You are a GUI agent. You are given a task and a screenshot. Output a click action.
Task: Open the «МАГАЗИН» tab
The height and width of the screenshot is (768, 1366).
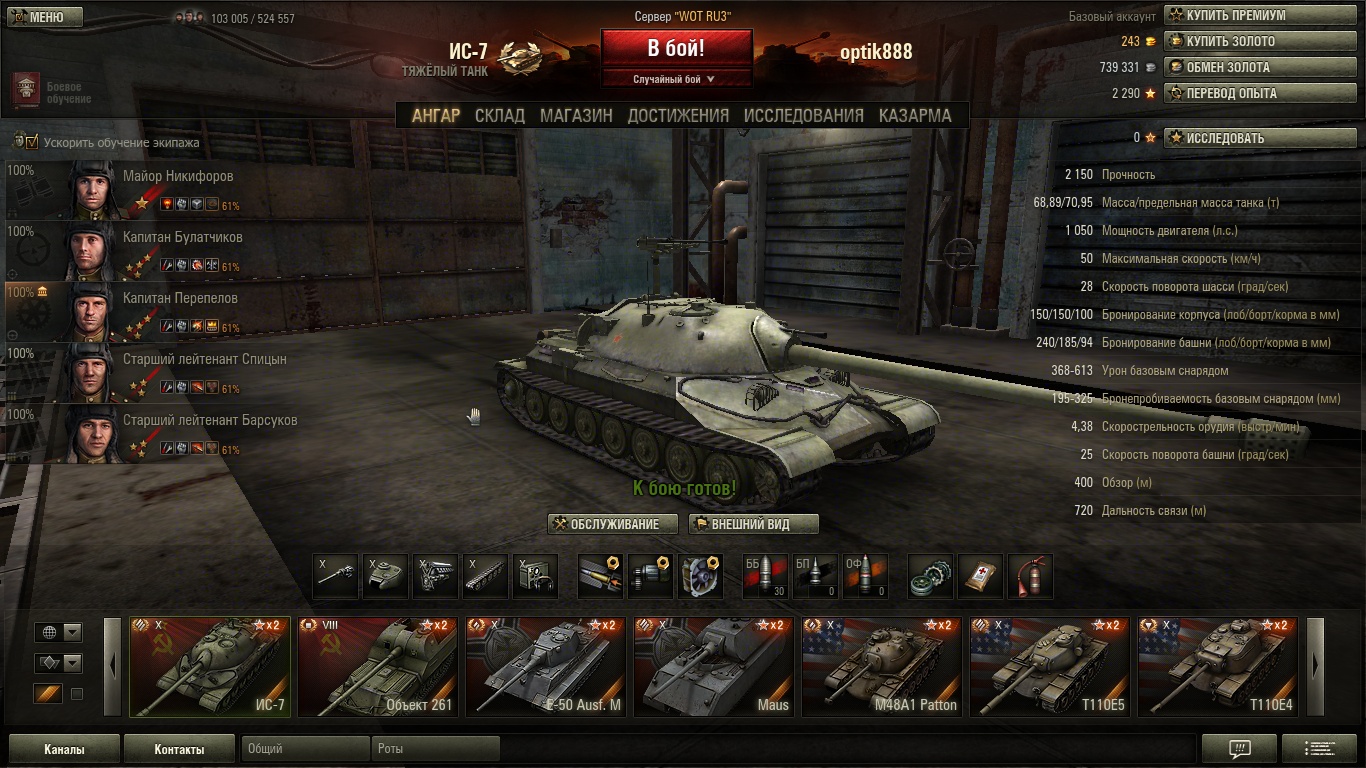pos(576,115)
